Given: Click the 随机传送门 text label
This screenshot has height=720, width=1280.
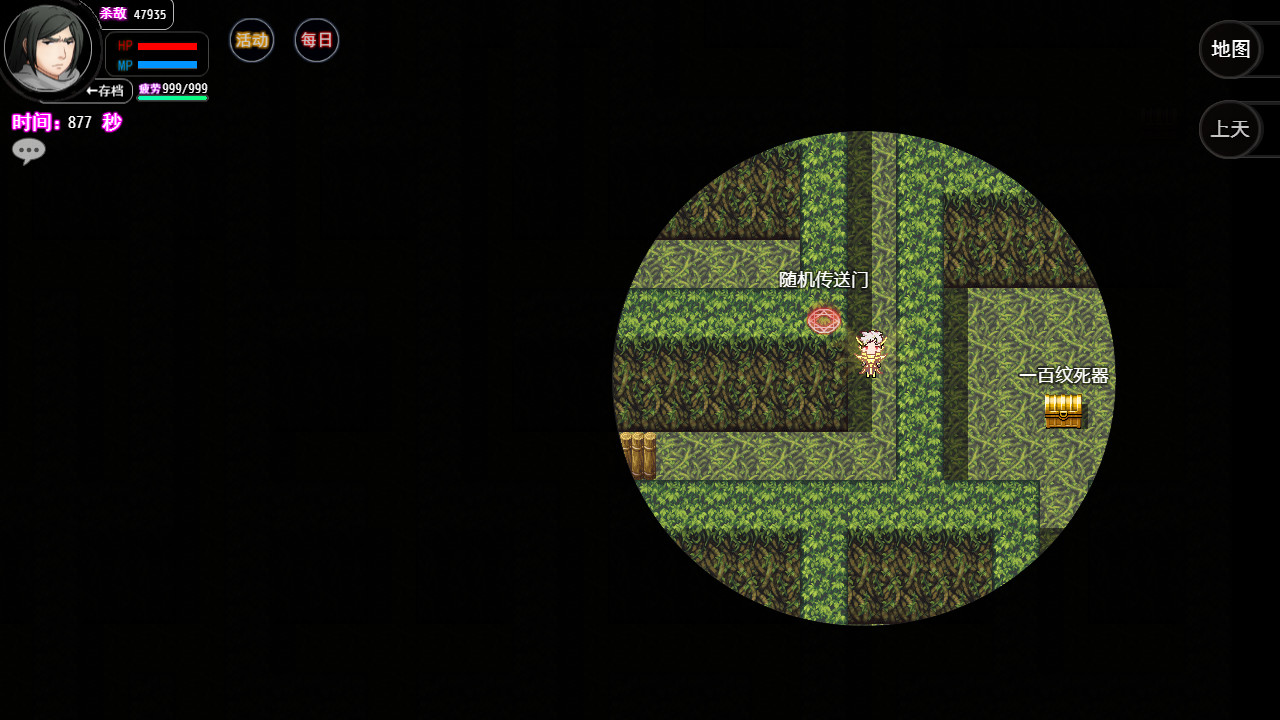Looking at the screenshot, I should click(x=823, y=281).
